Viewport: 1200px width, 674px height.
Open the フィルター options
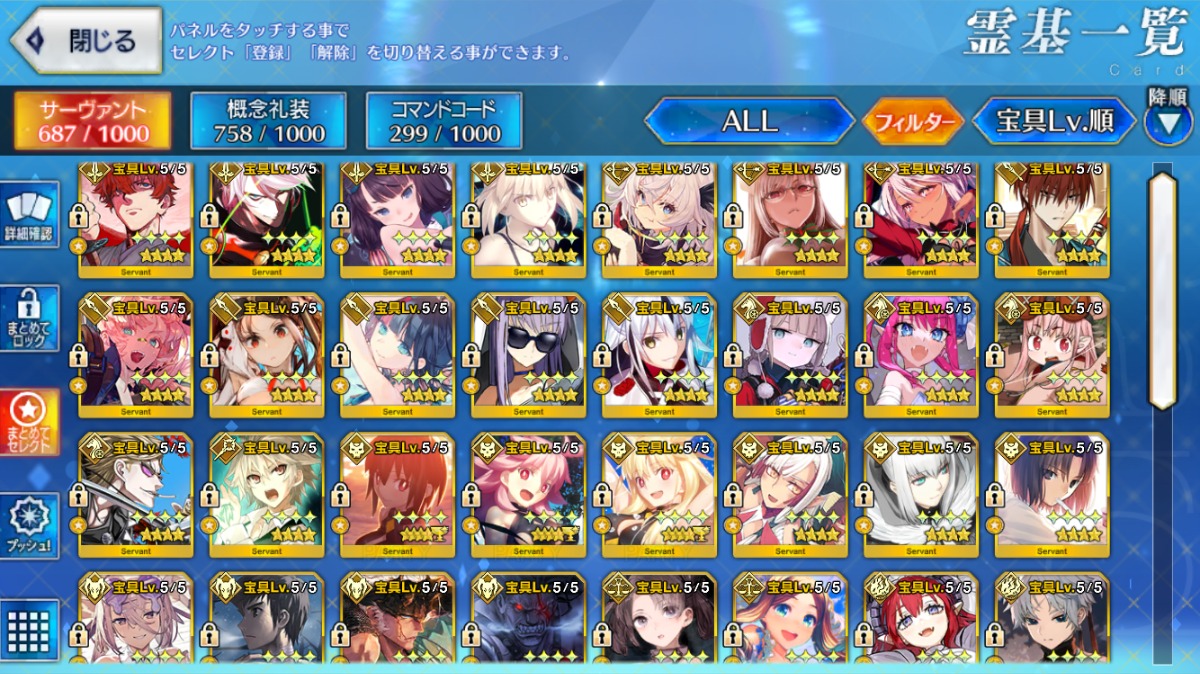click(913, 122)
